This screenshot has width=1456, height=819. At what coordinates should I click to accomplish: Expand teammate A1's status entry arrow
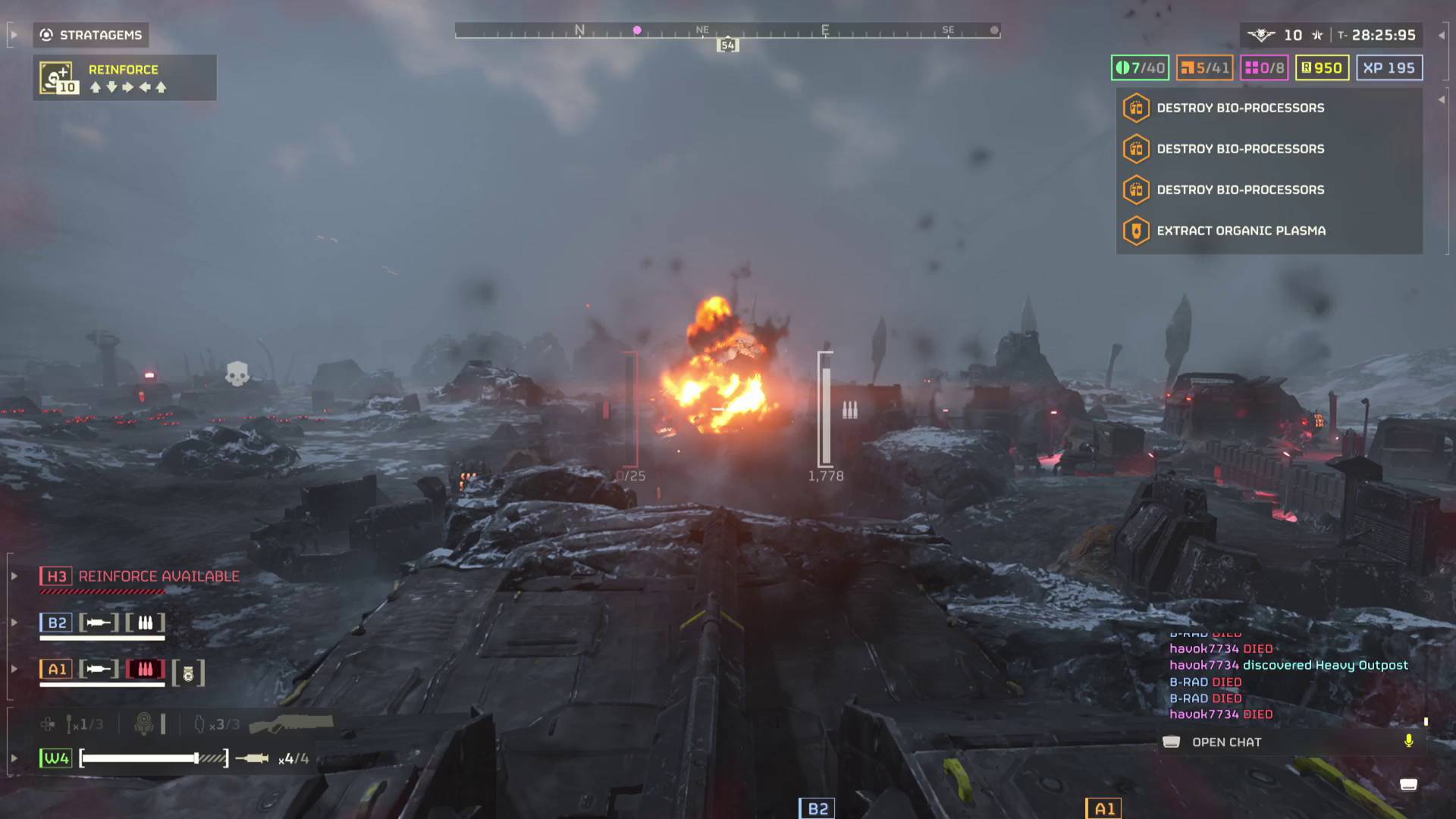point(13,670)
